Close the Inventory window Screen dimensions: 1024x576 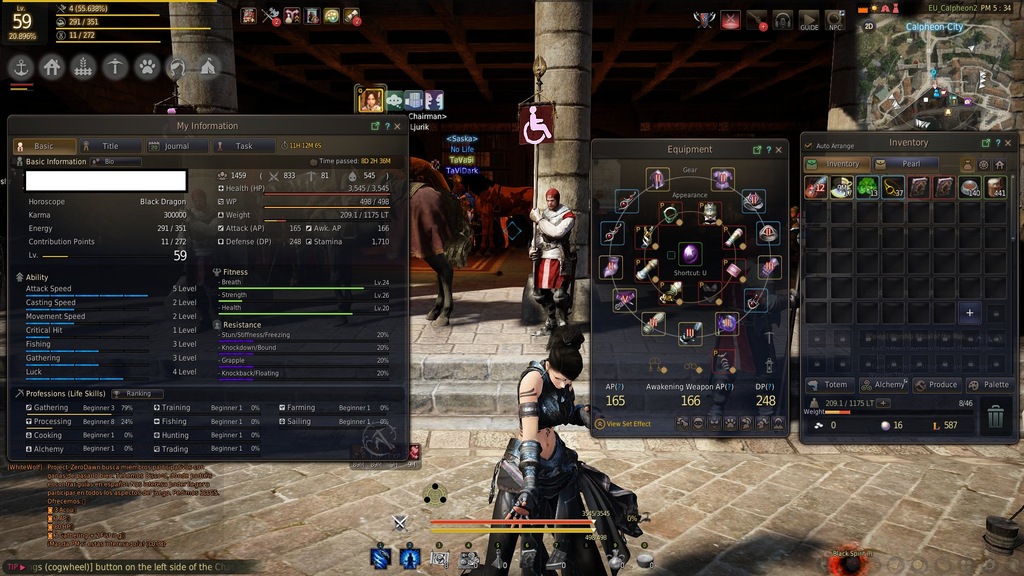pyautogui.click(x=1010, y=143)
